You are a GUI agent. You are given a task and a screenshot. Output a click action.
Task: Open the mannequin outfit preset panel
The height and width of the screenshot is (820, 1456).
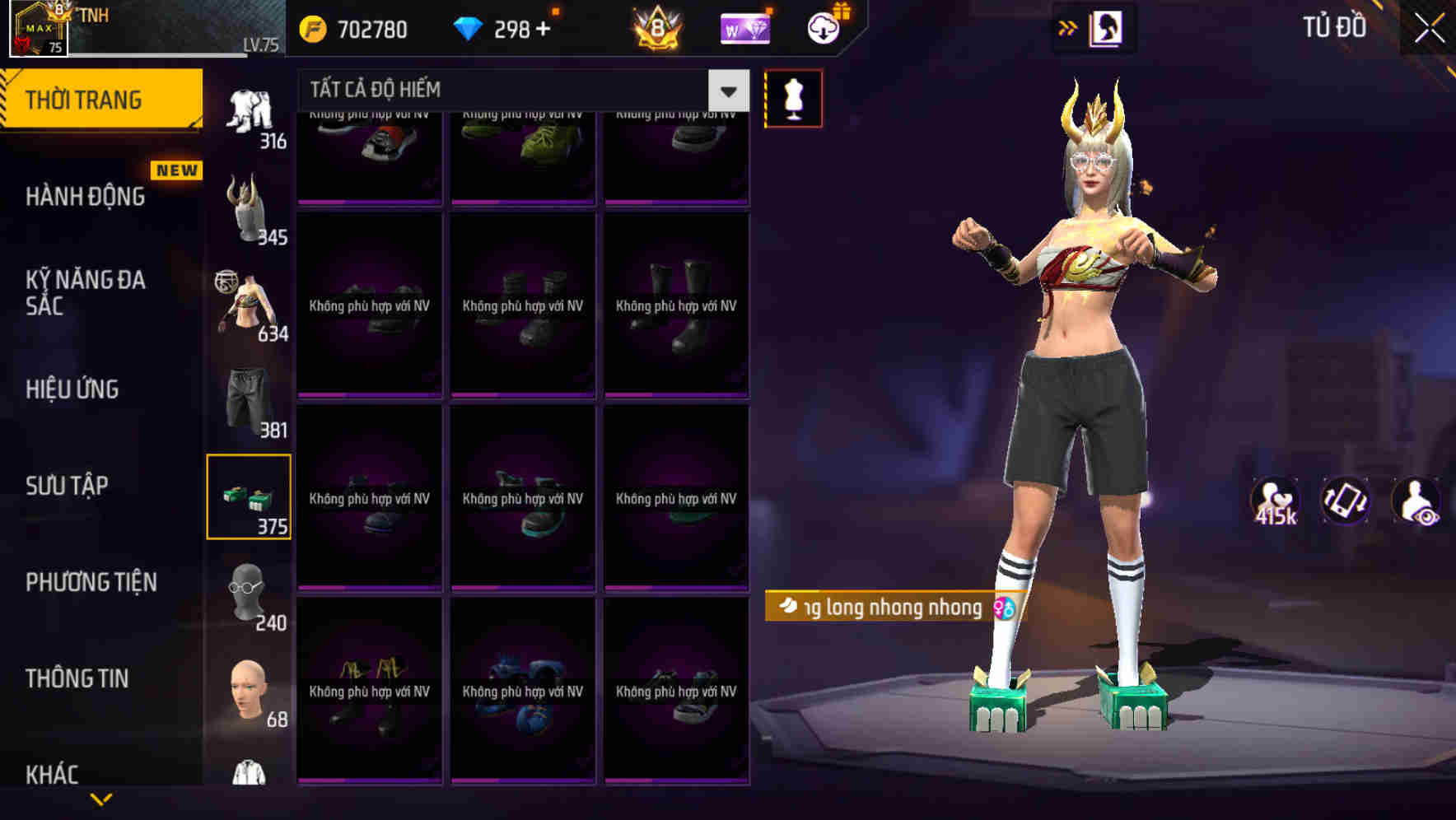pos(793,98)
